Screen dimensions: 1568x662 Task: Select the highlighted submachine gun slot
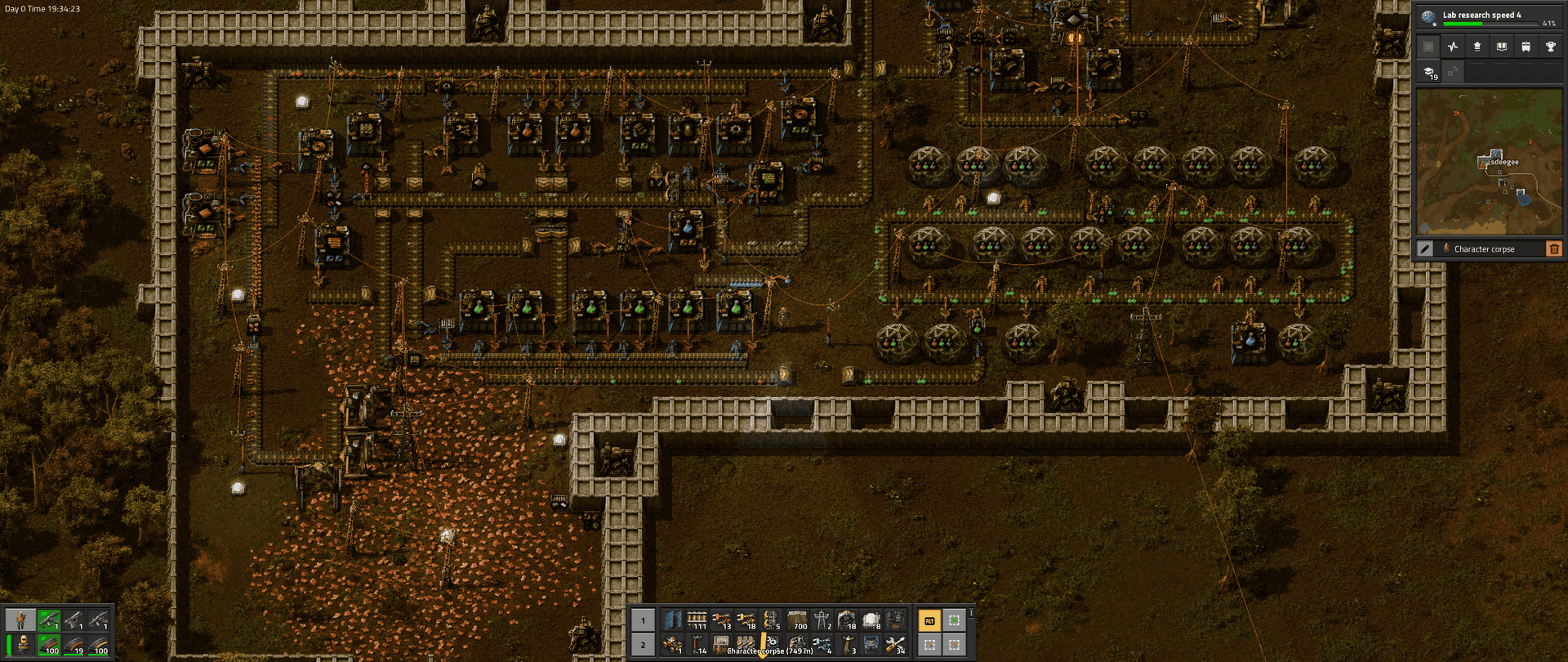[49, 620]
